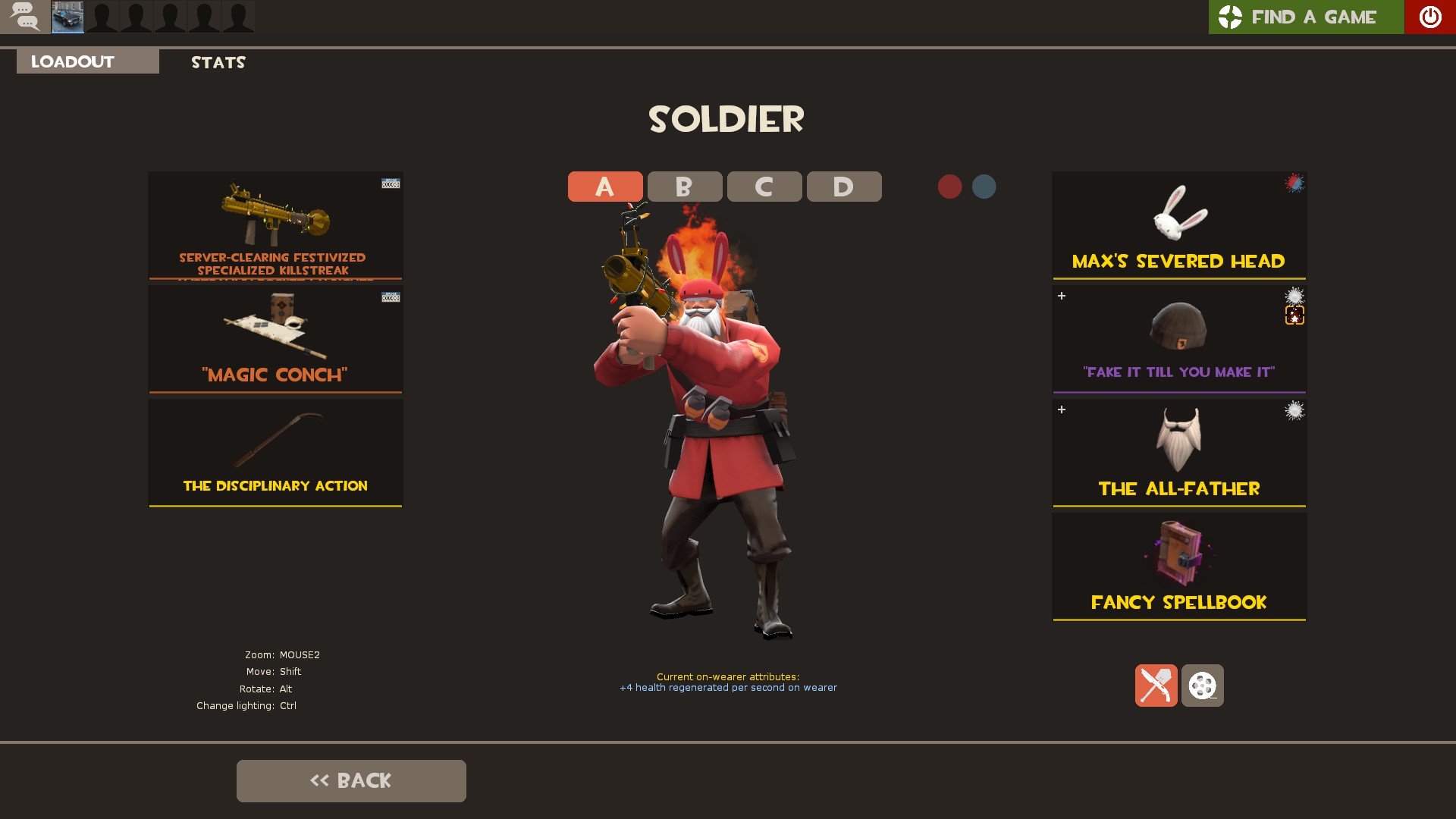The height and width of the screenshot is (819, 1456).
Task: Open the film reel taunt button
Action: pyautogui.click(x=1202, y=686)
